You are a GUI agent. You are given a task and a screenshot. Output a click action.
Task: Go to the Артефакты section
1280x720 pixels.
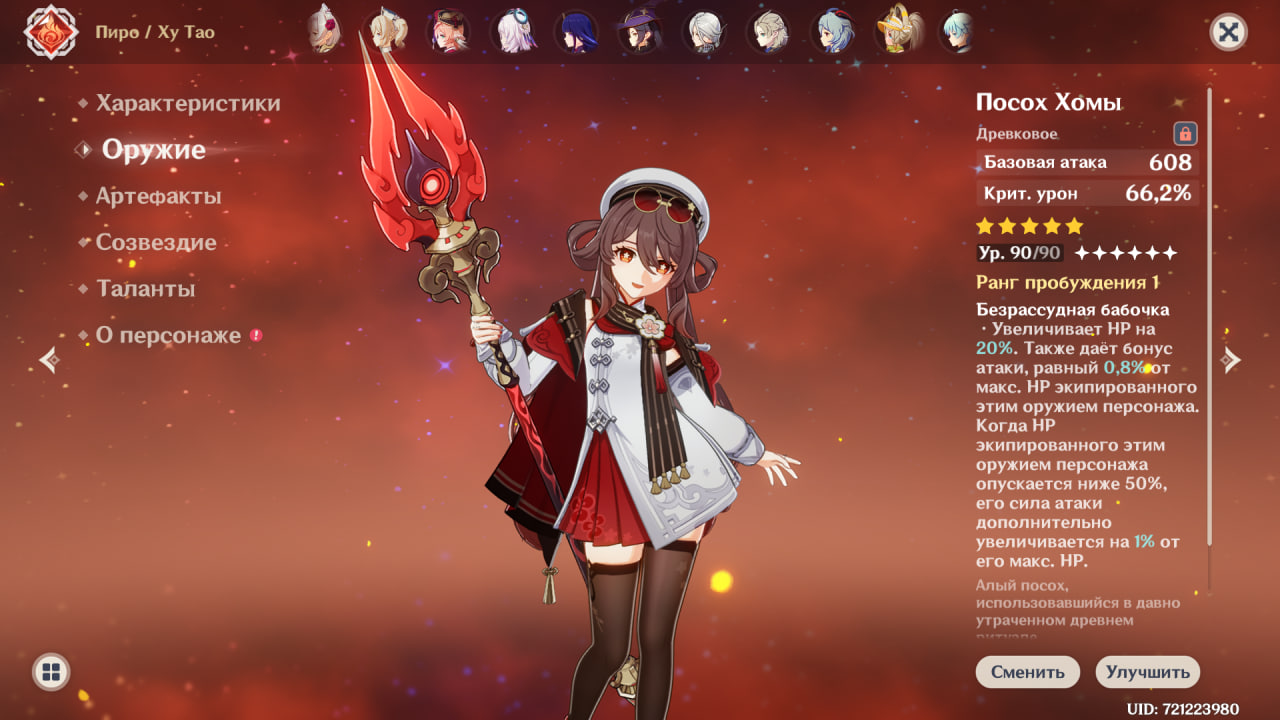[x=158, y=197]
